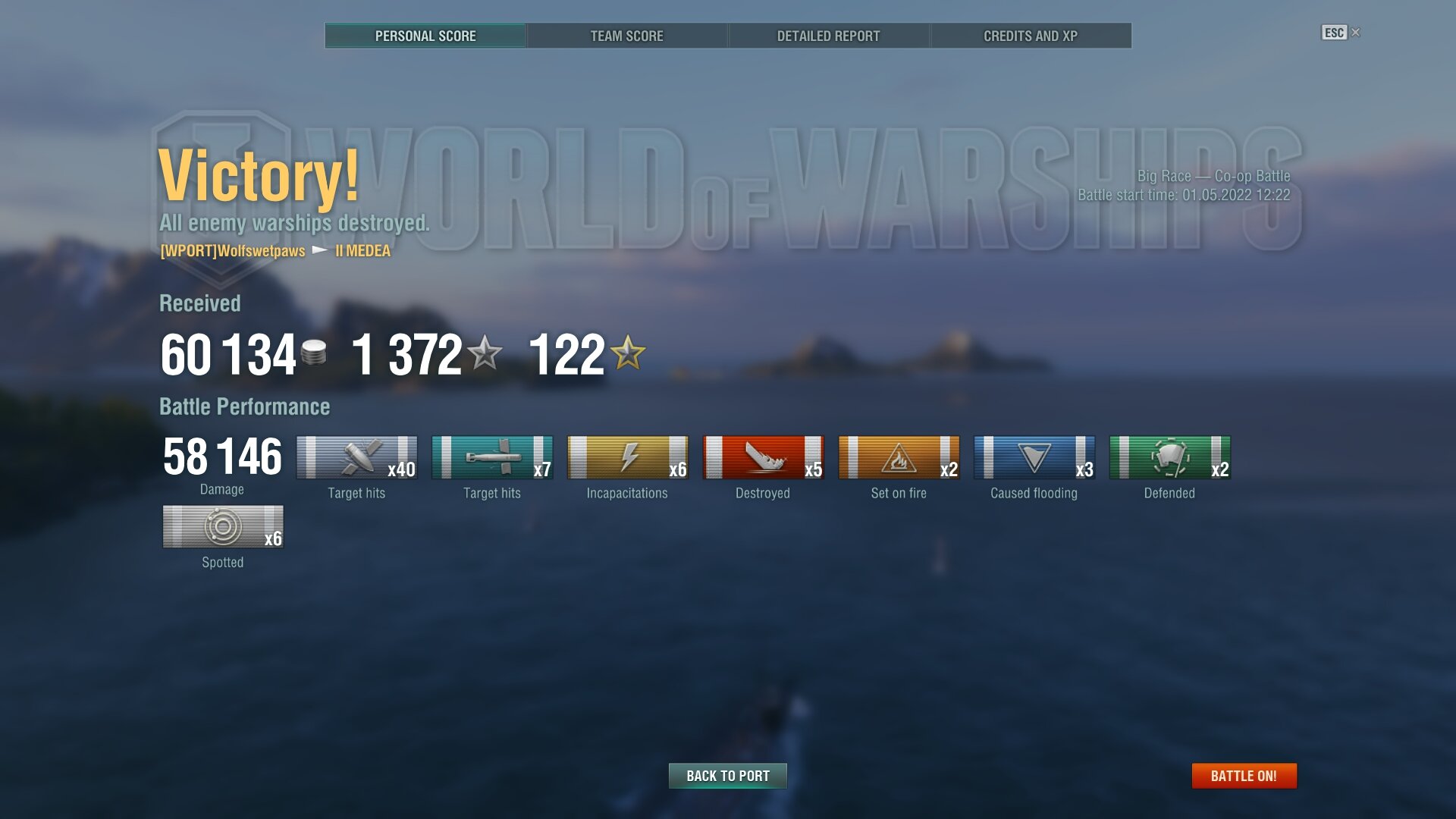Click the Destroyed ribbon
The image size is (1456, 819).
pos(763,457)
